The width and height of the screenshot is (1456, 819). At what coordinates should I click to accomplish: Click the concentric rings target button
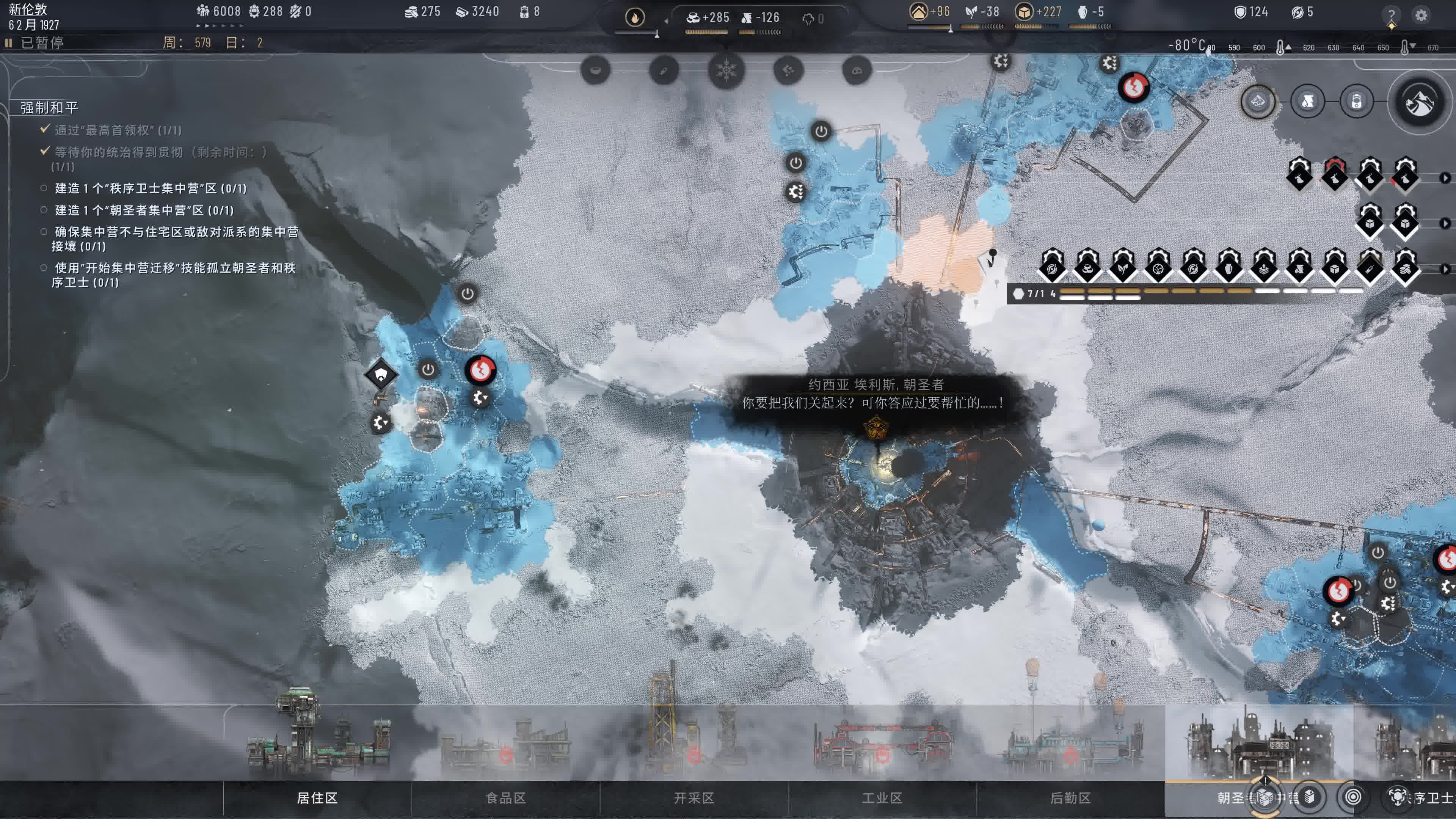click(1352, 797)
